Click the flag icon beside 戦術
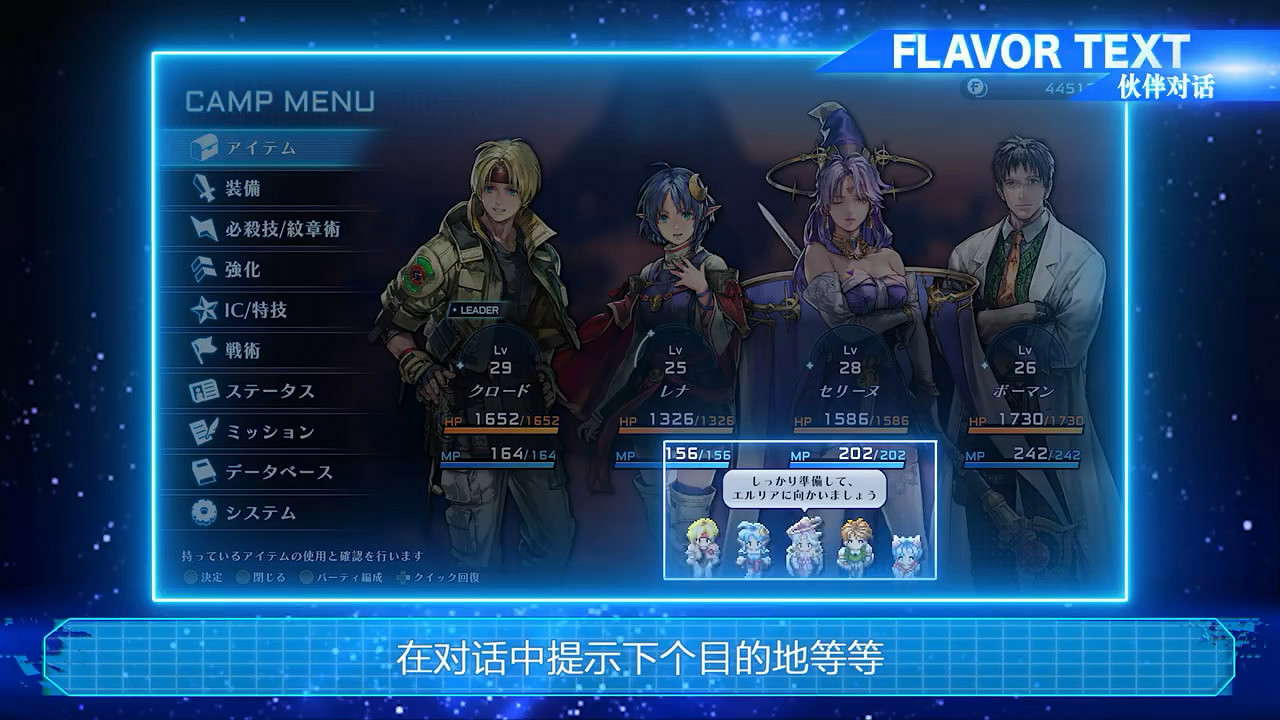Screen dimensions: 1280x720 click(205, 347)
